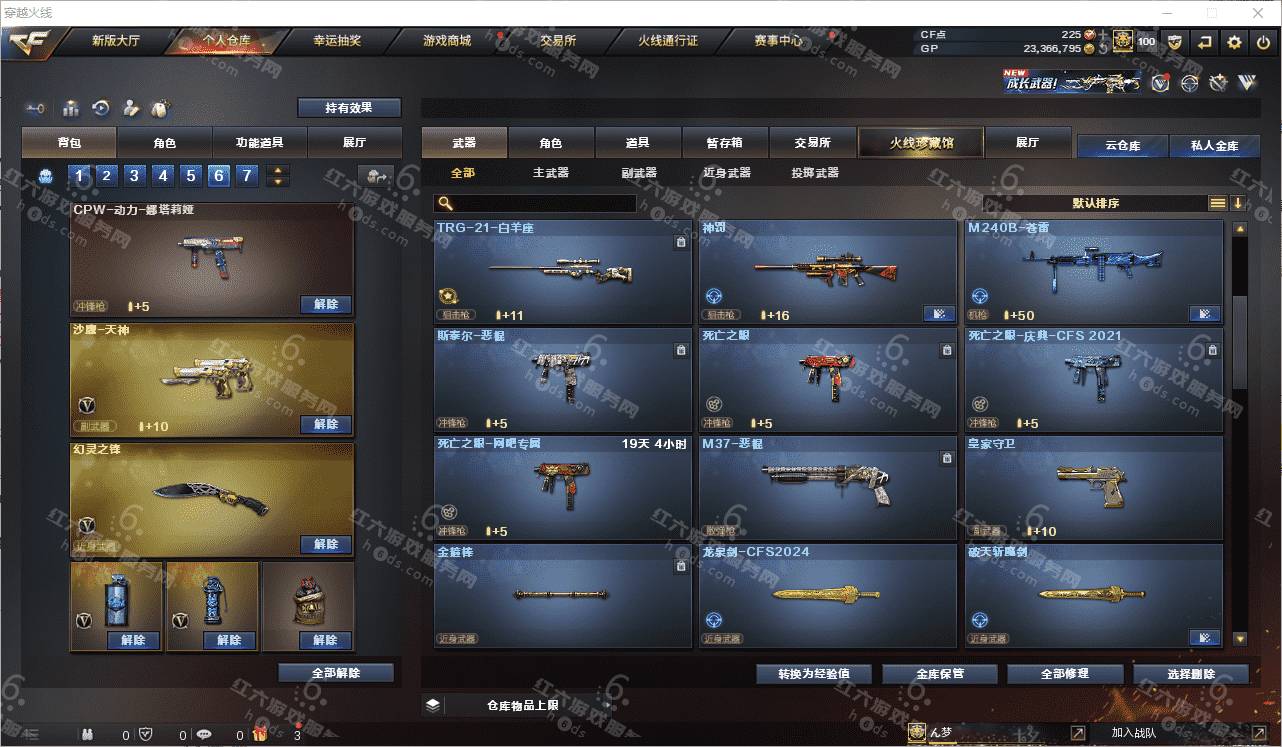Screen dimensions: 1282x747
Task: Go to 幸运抽奖 lucky draw
Action: pos(337,41)
